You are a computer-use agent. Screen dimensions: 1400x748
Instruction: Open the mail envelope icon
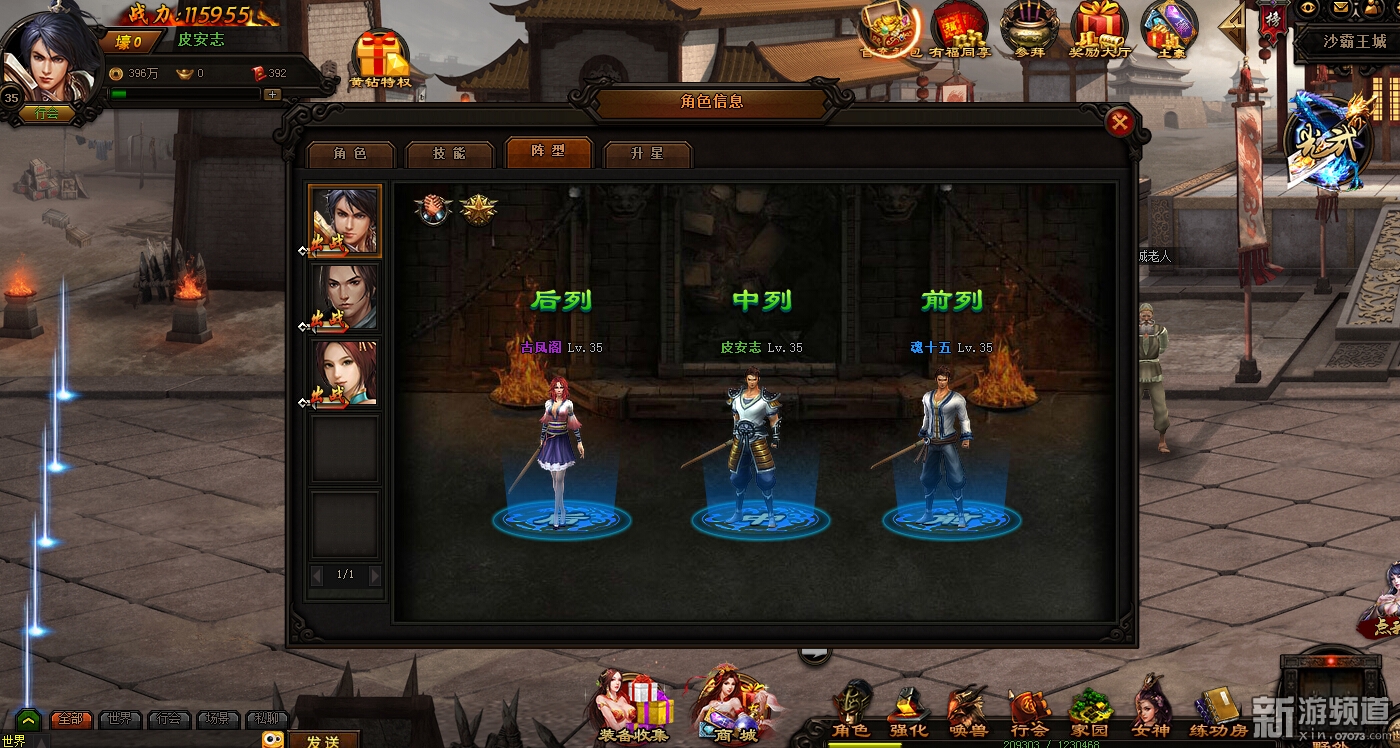pos(1341,8)
